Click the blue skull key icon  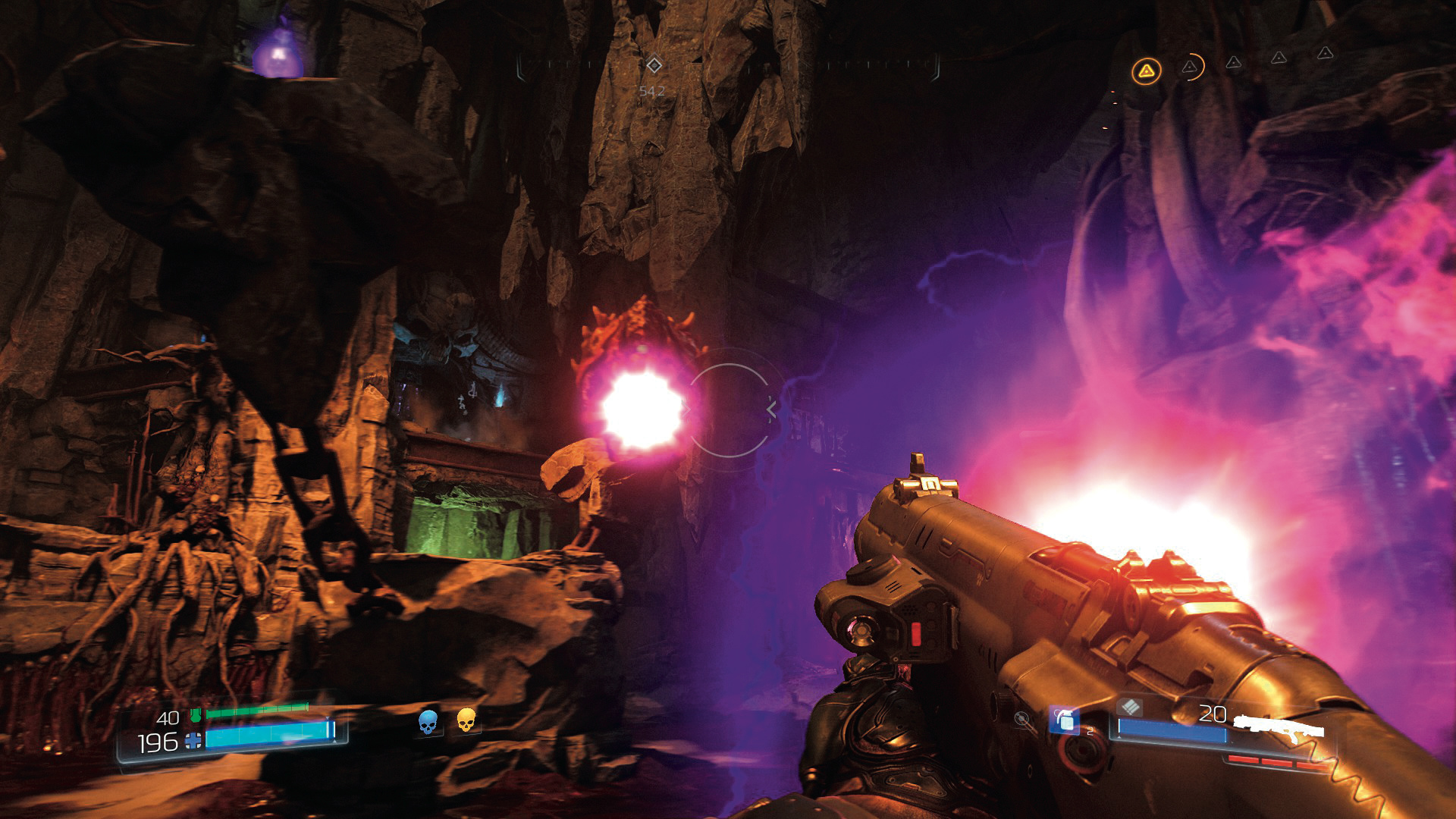(428, 722)
